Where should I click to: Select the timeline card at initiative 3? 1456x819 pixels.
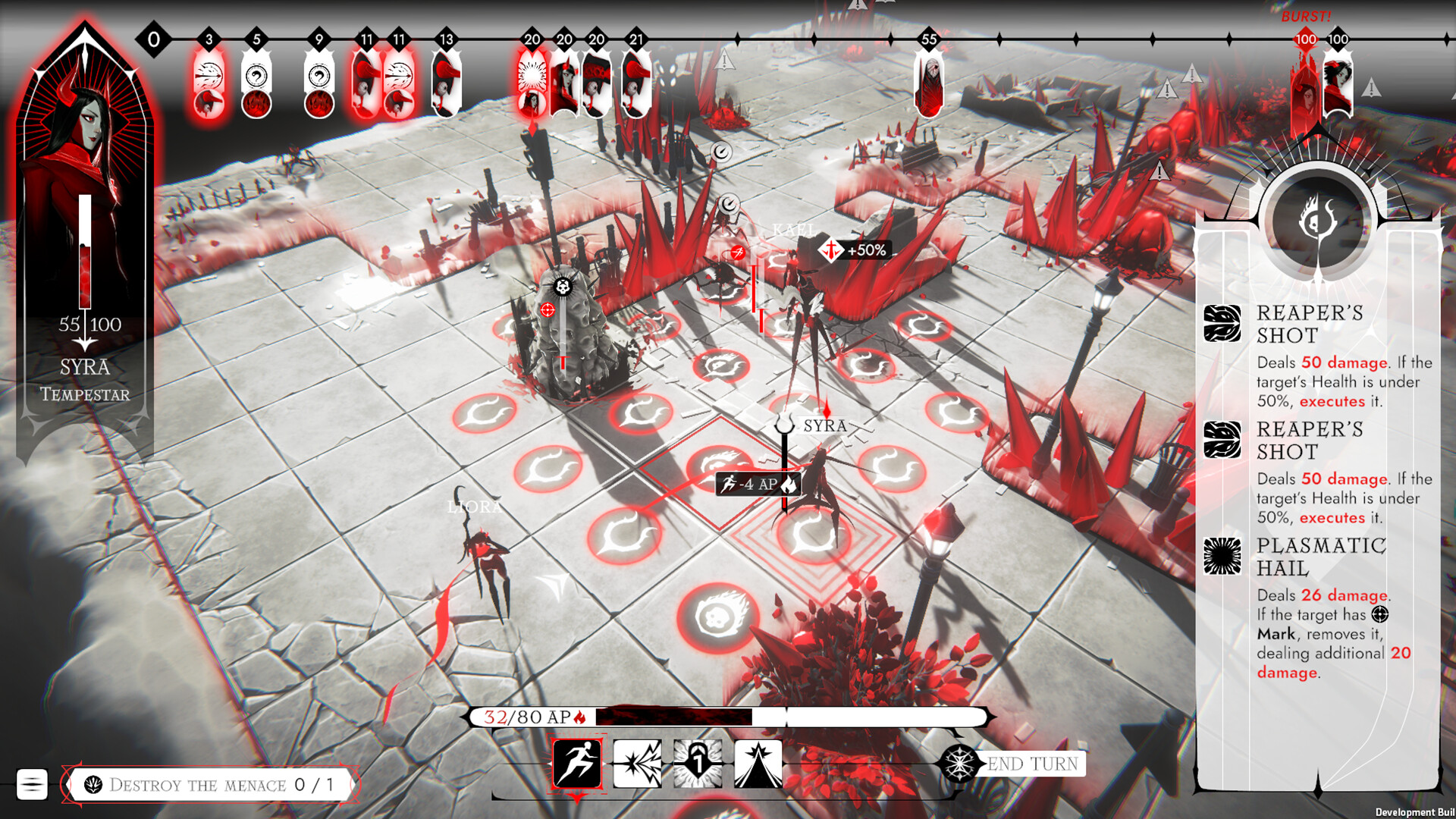(x=209, y=83)
